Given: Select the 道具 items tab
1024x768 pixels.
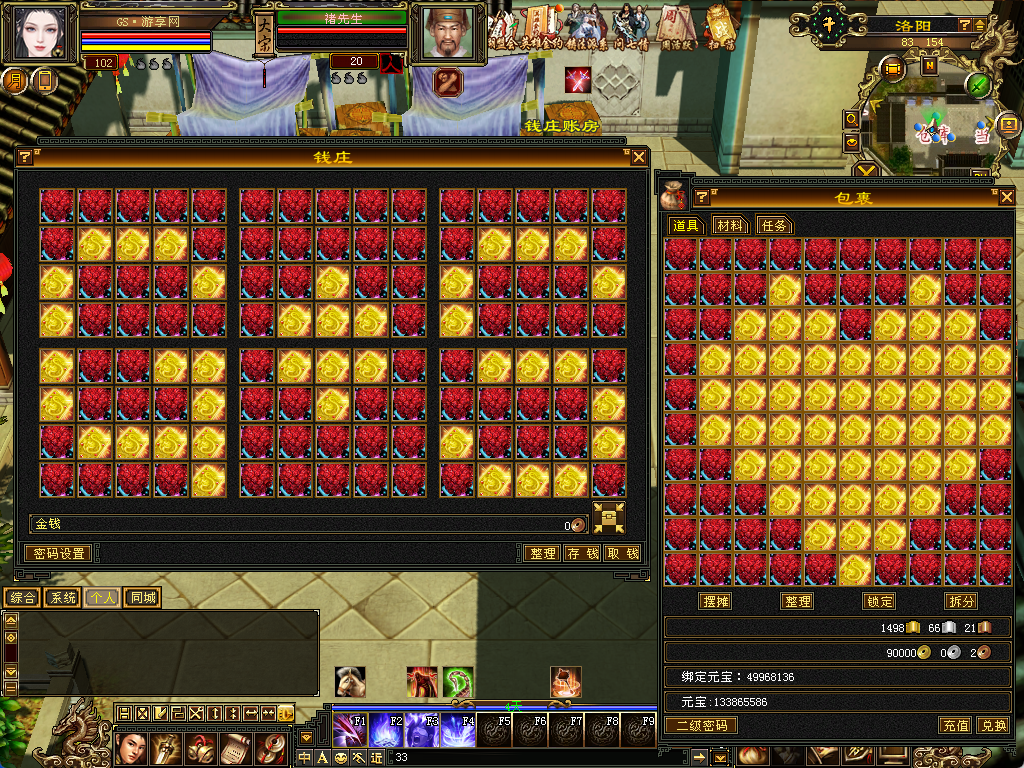Looking at the screenshot, I should (x=686, y=226).
